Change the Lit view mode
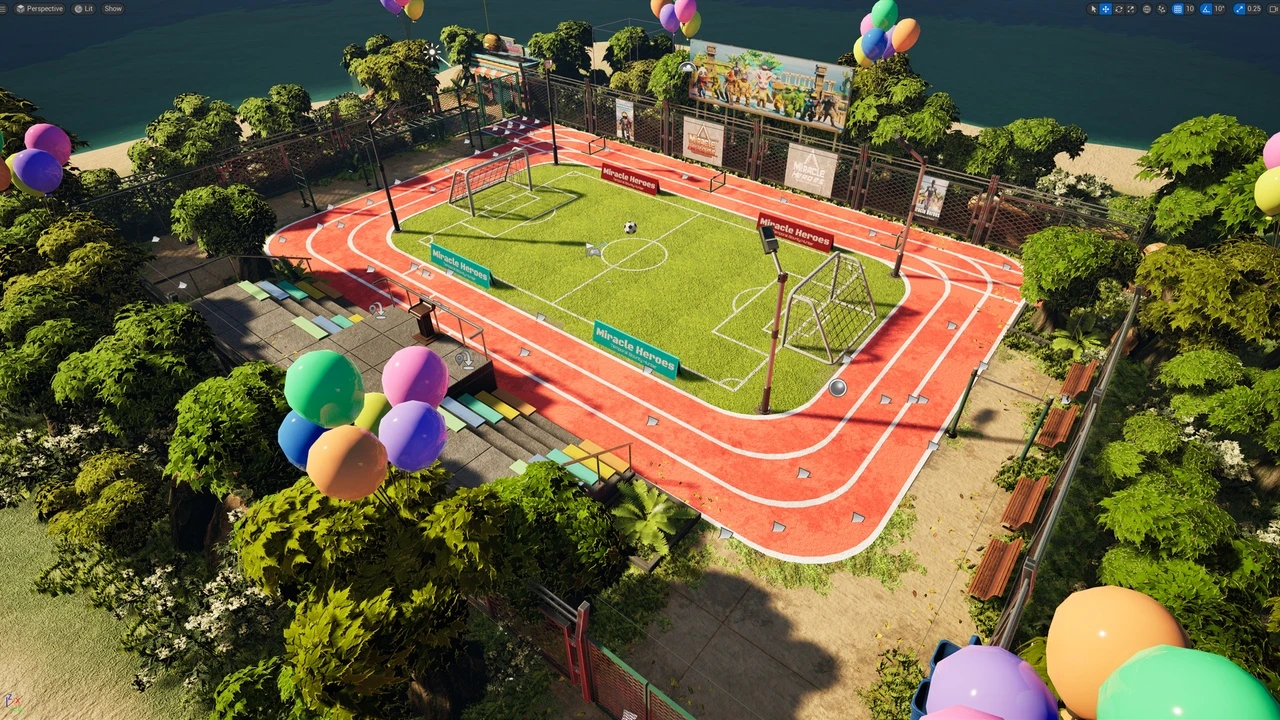Image resolution: width=1280 pixels, height=720 pixels. [x=84, y=9]
